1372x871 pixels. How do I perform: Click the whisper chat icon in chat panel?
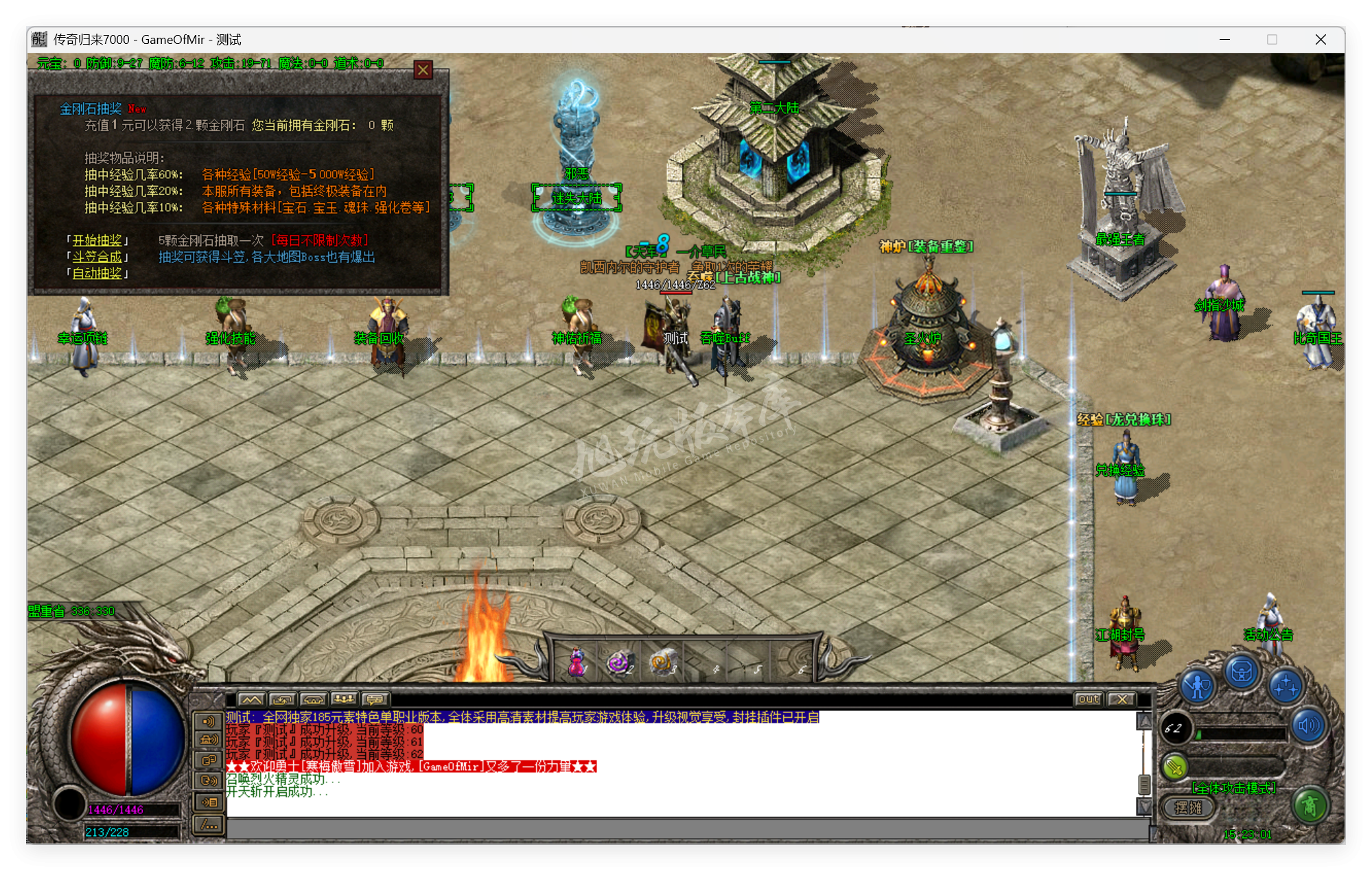pos(210,760)
